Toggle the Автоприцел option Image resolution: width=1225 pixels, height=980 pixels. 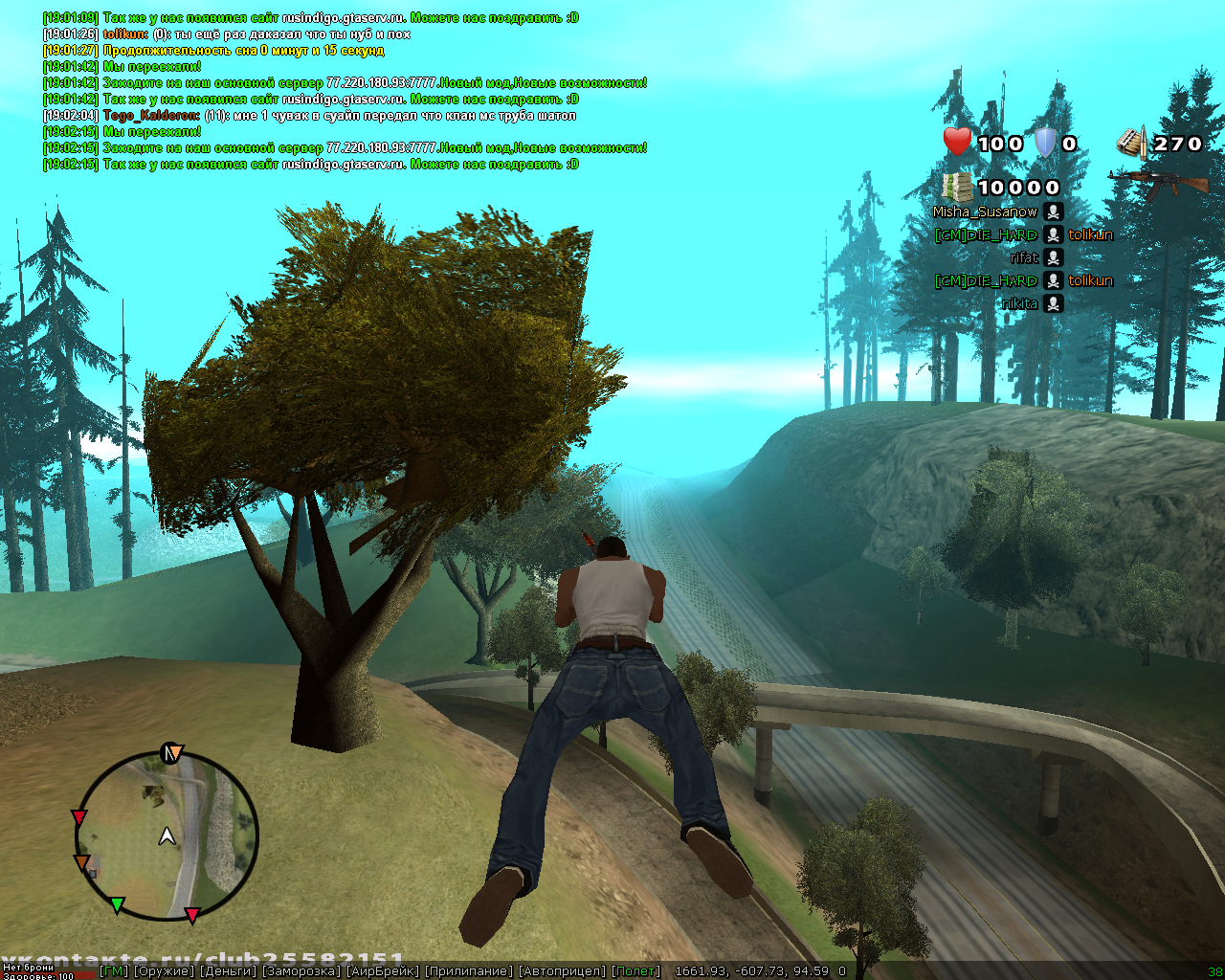(563, 971)
